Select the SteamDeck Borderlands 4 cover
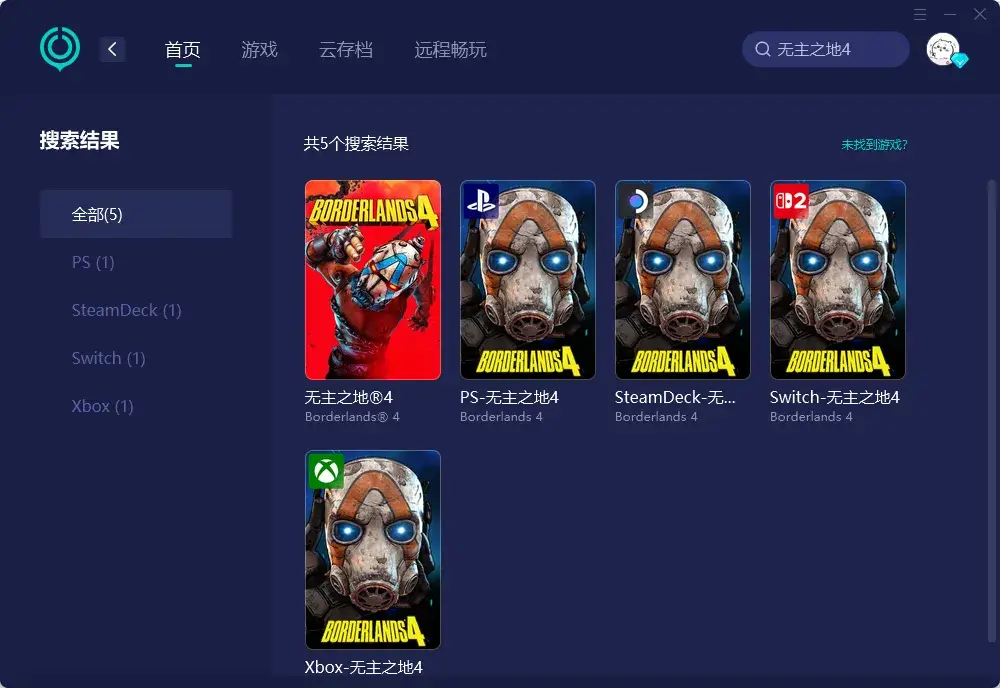 [x=683, y=280]
